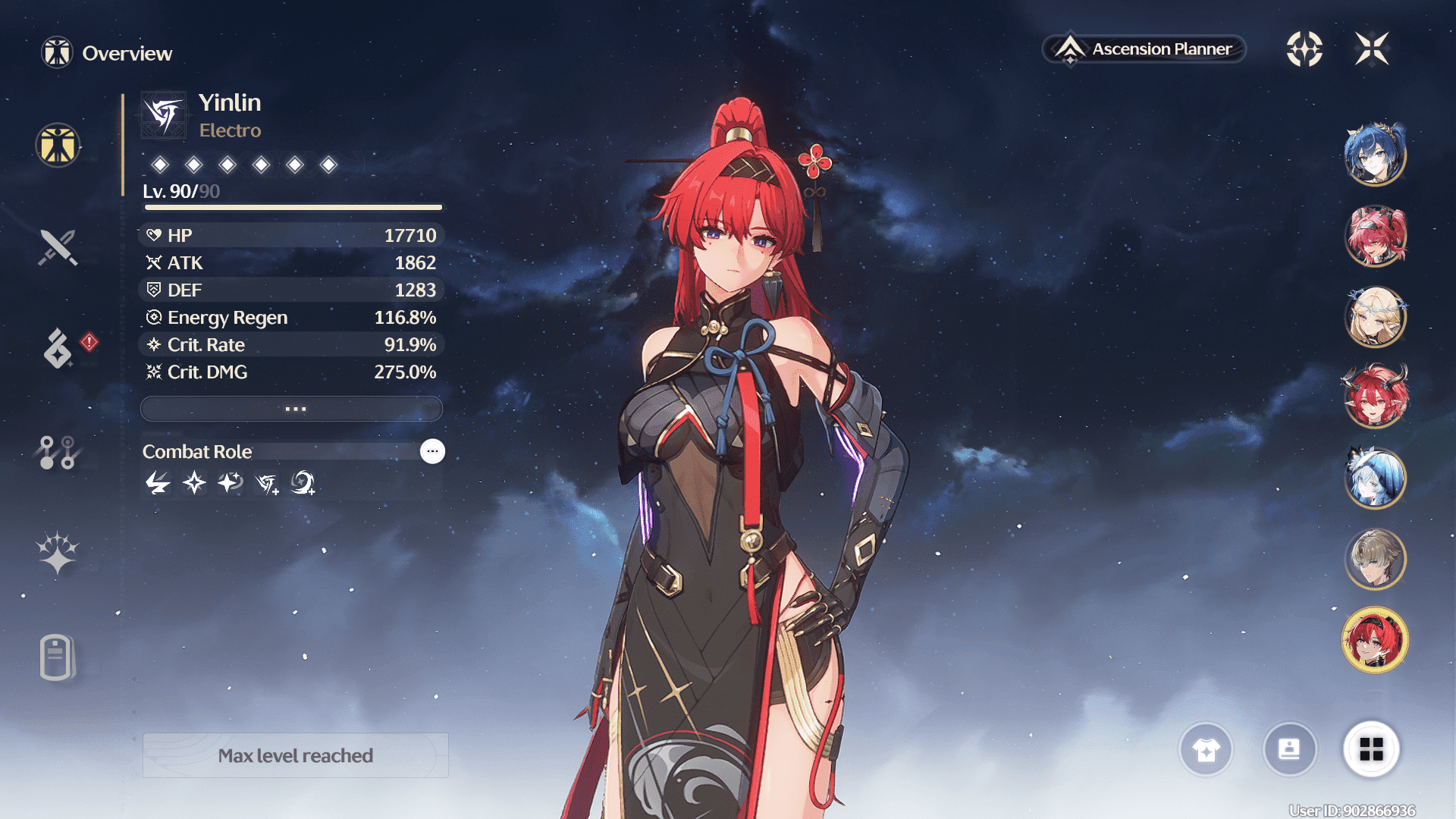Expand the full stats list ellipsis bar
This screenshot has height=819, width=1456.
(292, 409)
